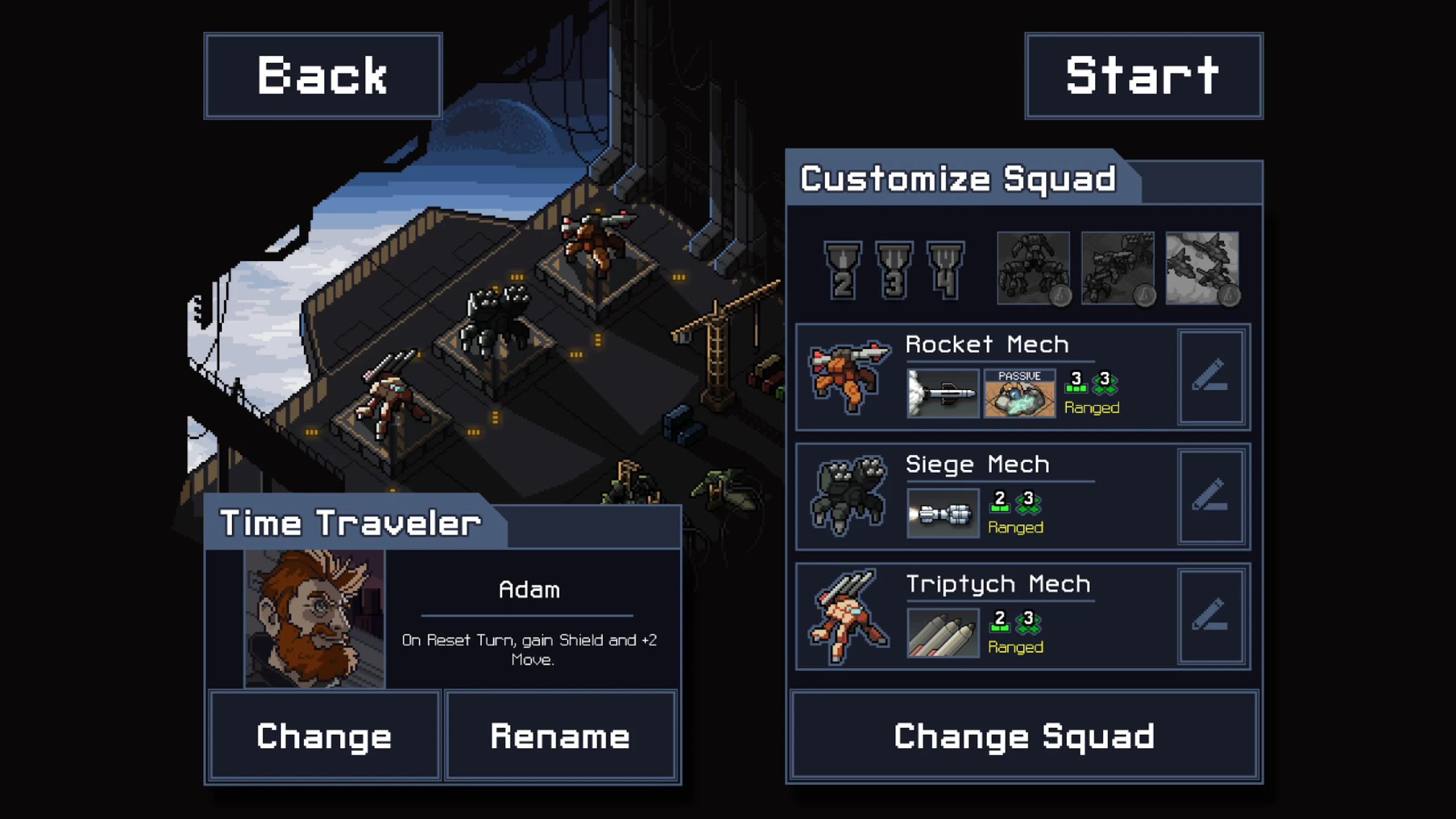This screenshot has height=819, width=1456.
Task: Select the Rocket Mech portrait in squad list
Action: [849, 377]
